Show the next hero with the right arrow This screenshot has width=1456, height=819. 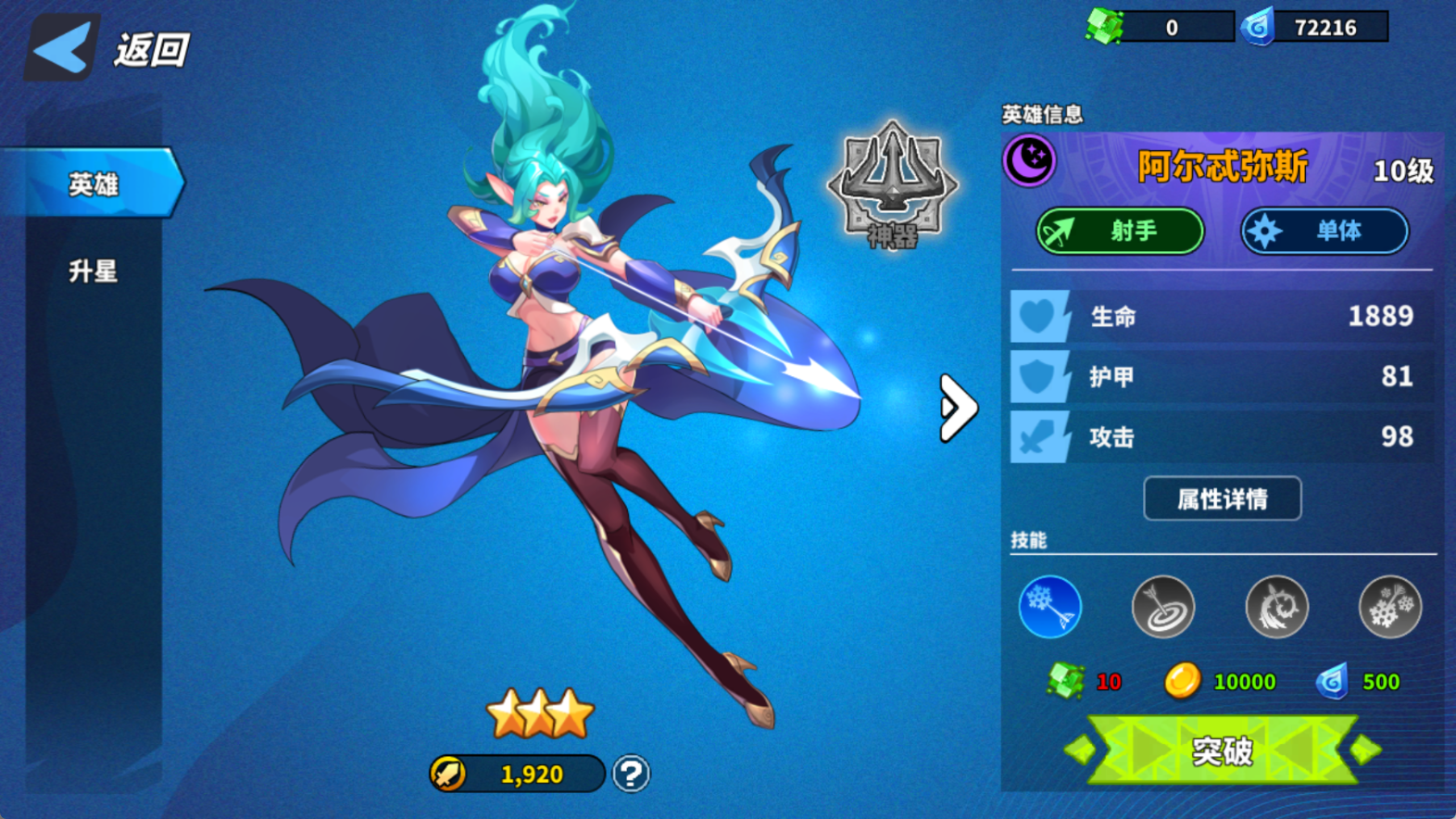coord(958,408)
